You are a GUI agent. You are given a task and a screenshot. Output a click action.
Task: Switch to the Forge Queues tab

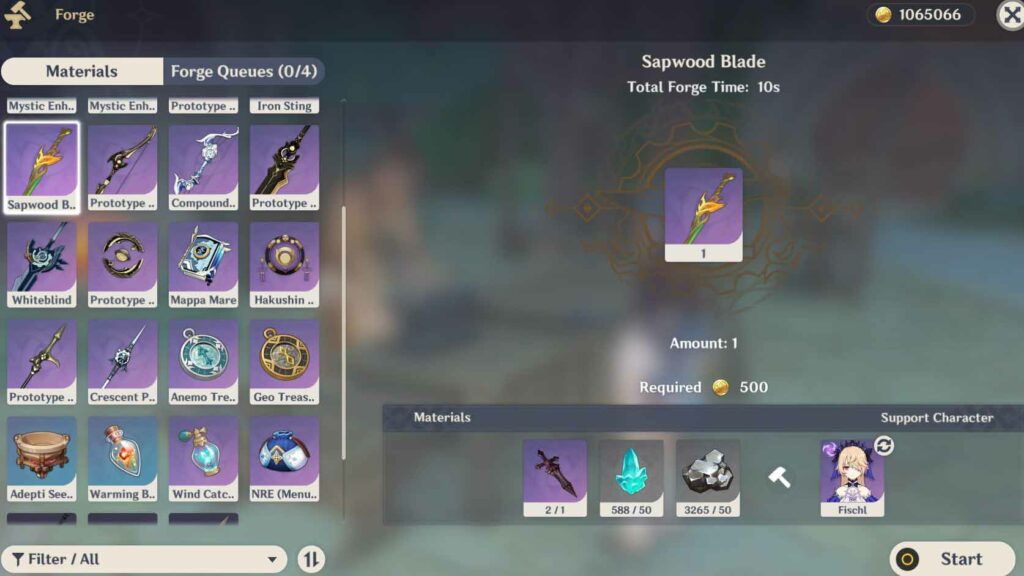click(x=244, y=71)
